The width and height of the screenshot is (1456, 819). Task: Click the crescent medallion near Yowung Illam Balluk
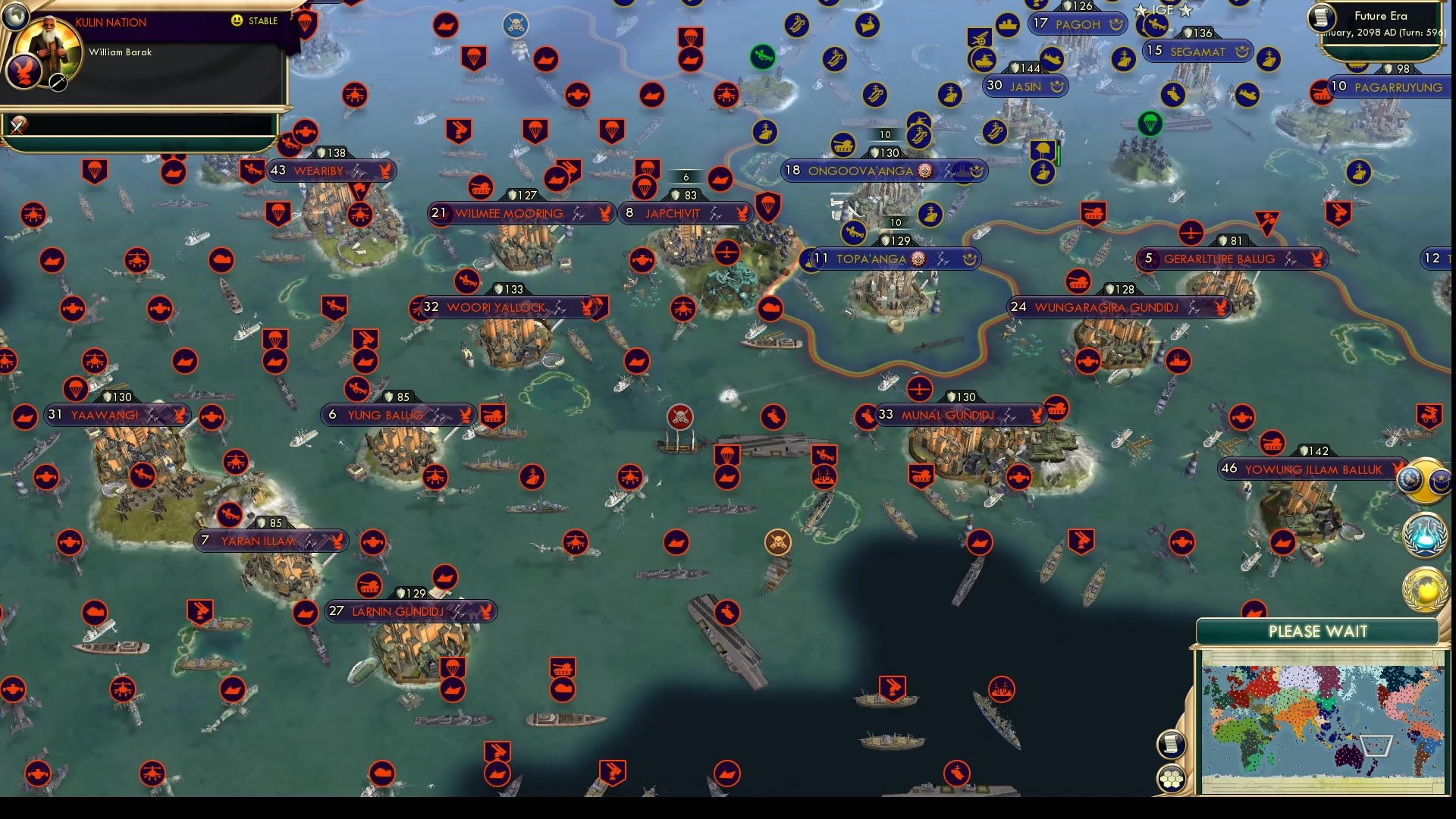pyautogui.click(x=1441, y=482)
